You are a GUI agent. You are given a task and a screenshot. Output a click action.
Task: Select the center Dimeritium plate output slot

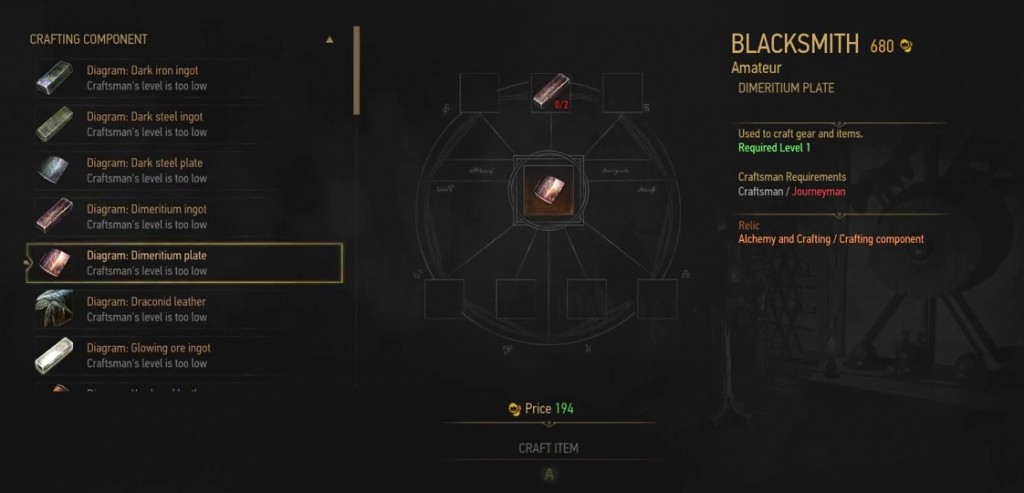click(551, 190)
